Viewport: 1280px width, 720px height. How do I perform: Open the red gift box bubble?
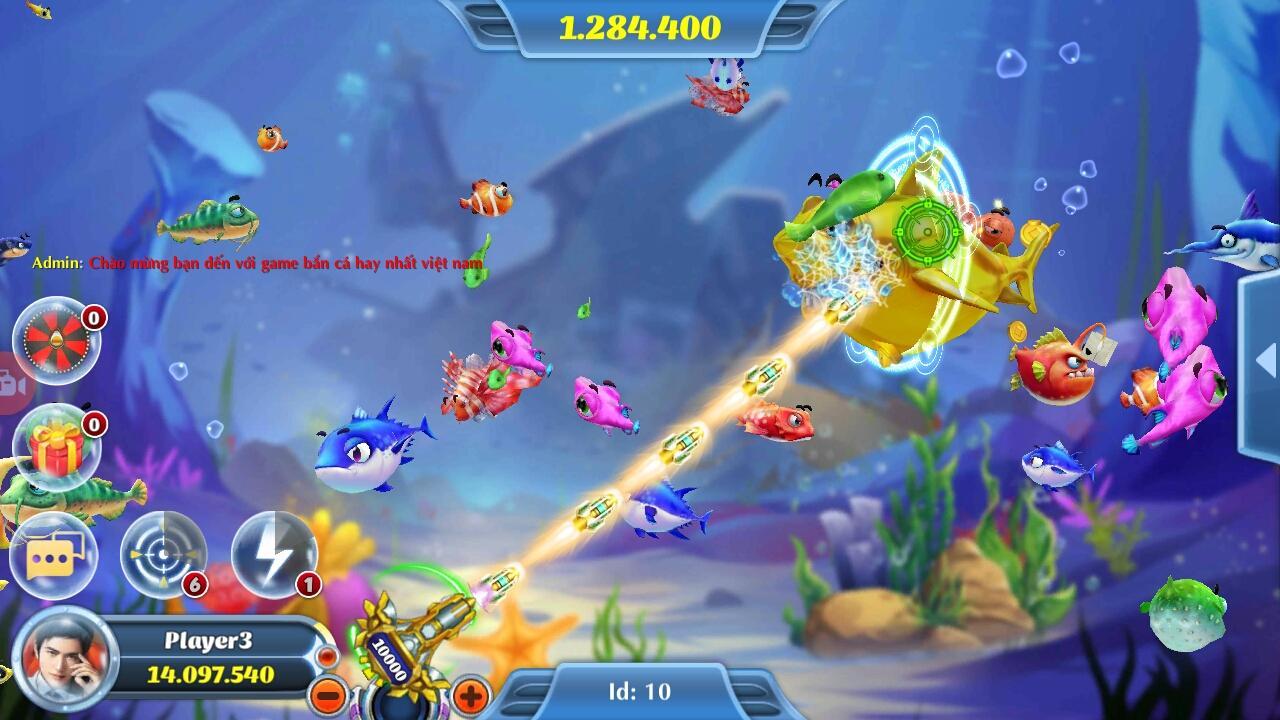pos(56,450)
